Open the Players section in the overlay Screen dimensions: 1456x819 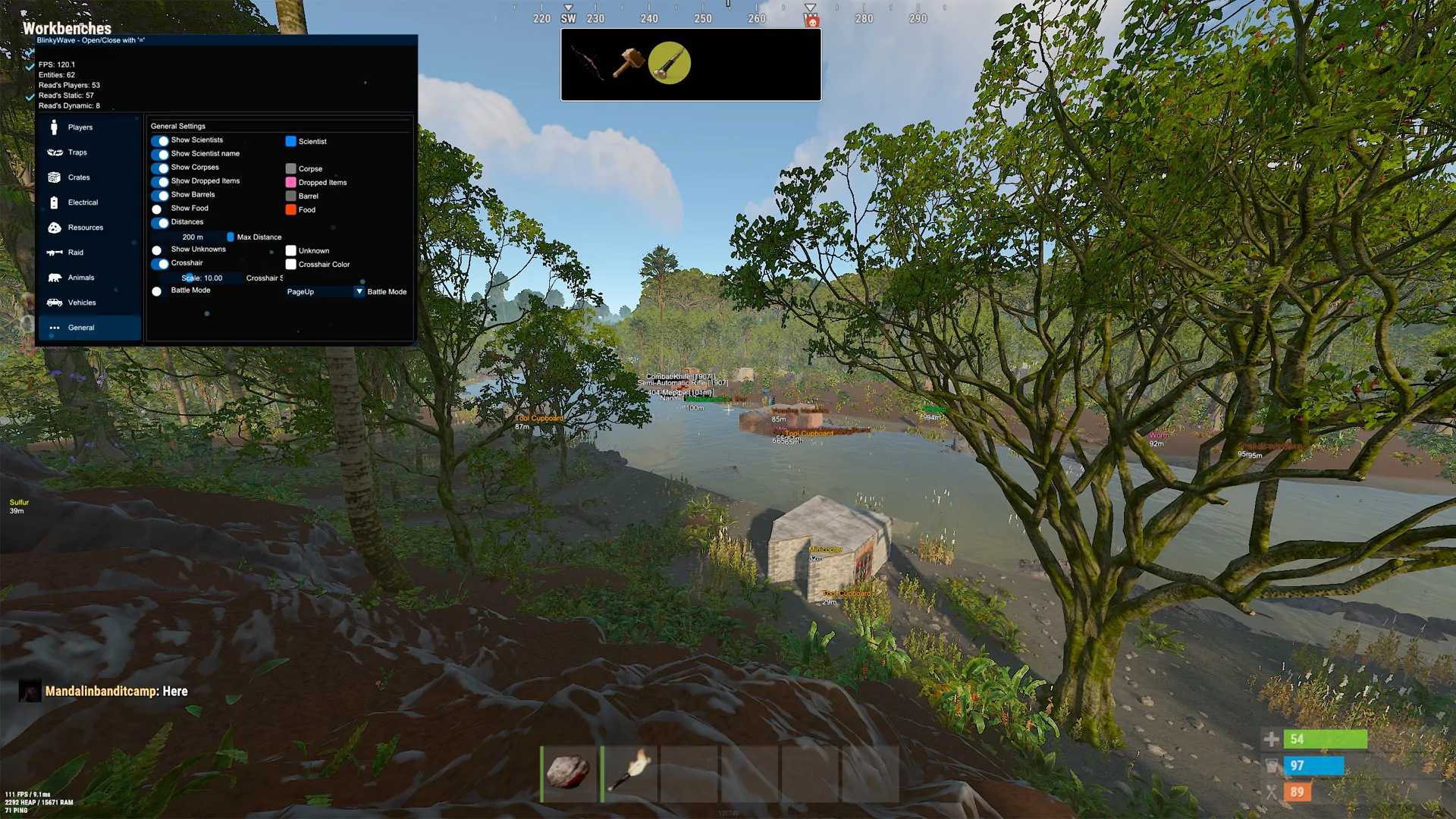(80, 127)
